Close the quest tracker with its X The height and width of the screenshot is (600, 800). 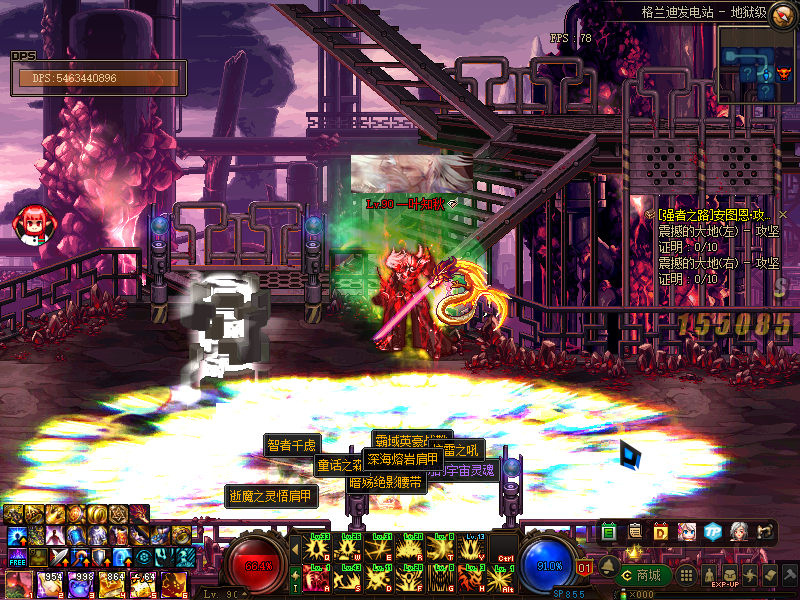(783, 215)
